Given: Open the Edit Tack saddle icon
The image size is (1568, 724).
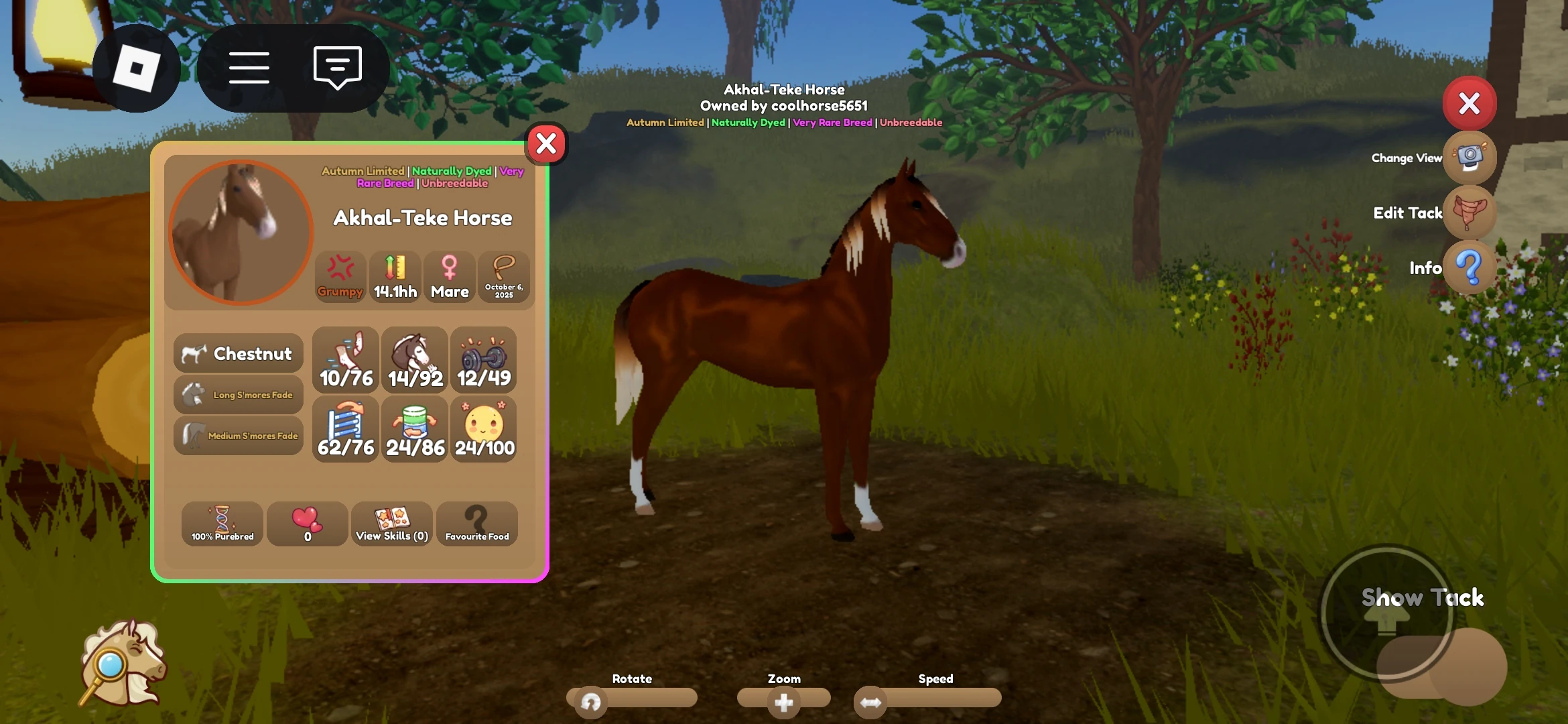Looking at the screenshot, I should (1469, 213).
